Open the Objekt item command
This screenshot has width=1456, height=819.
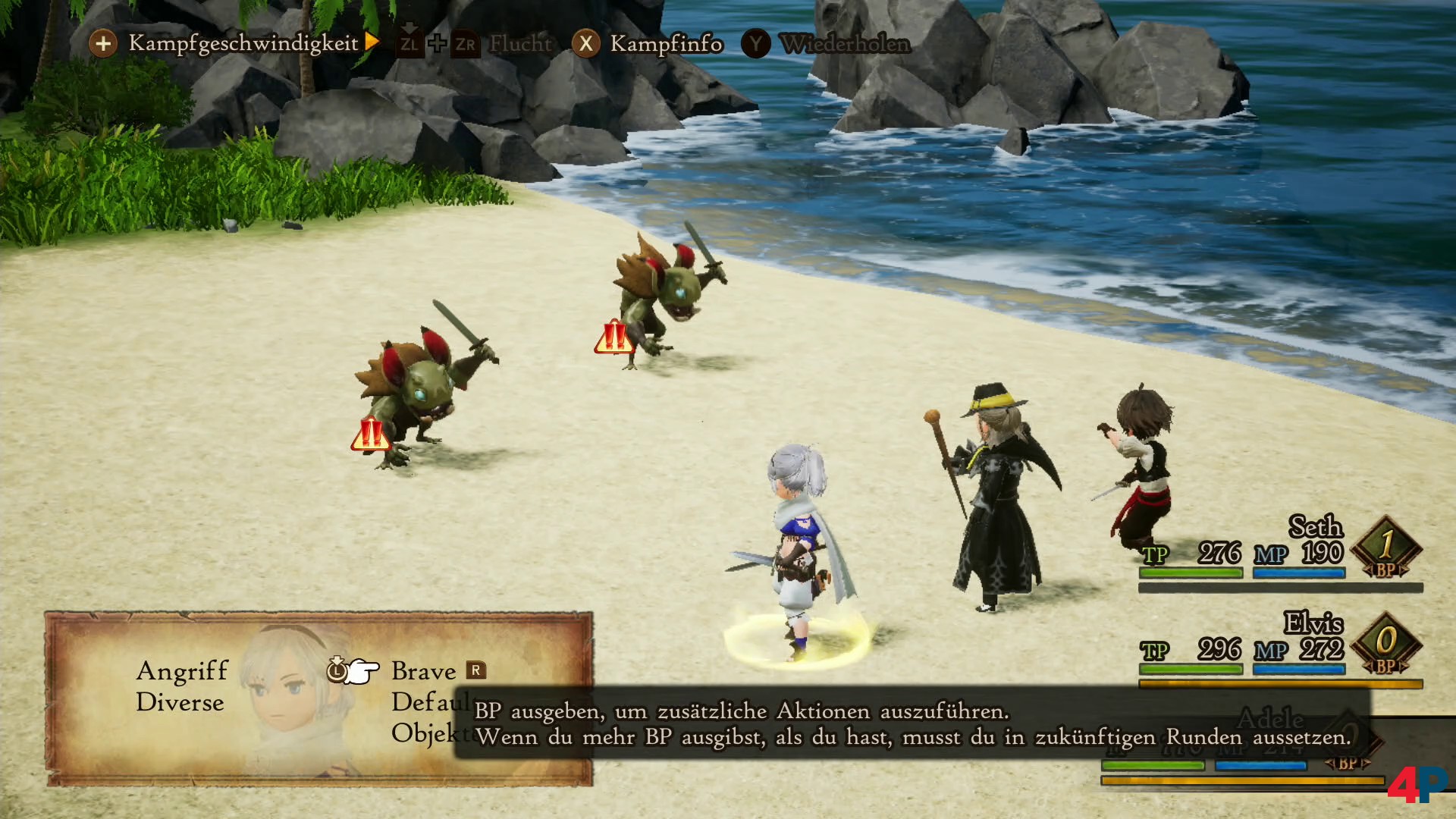coord(428,733)
